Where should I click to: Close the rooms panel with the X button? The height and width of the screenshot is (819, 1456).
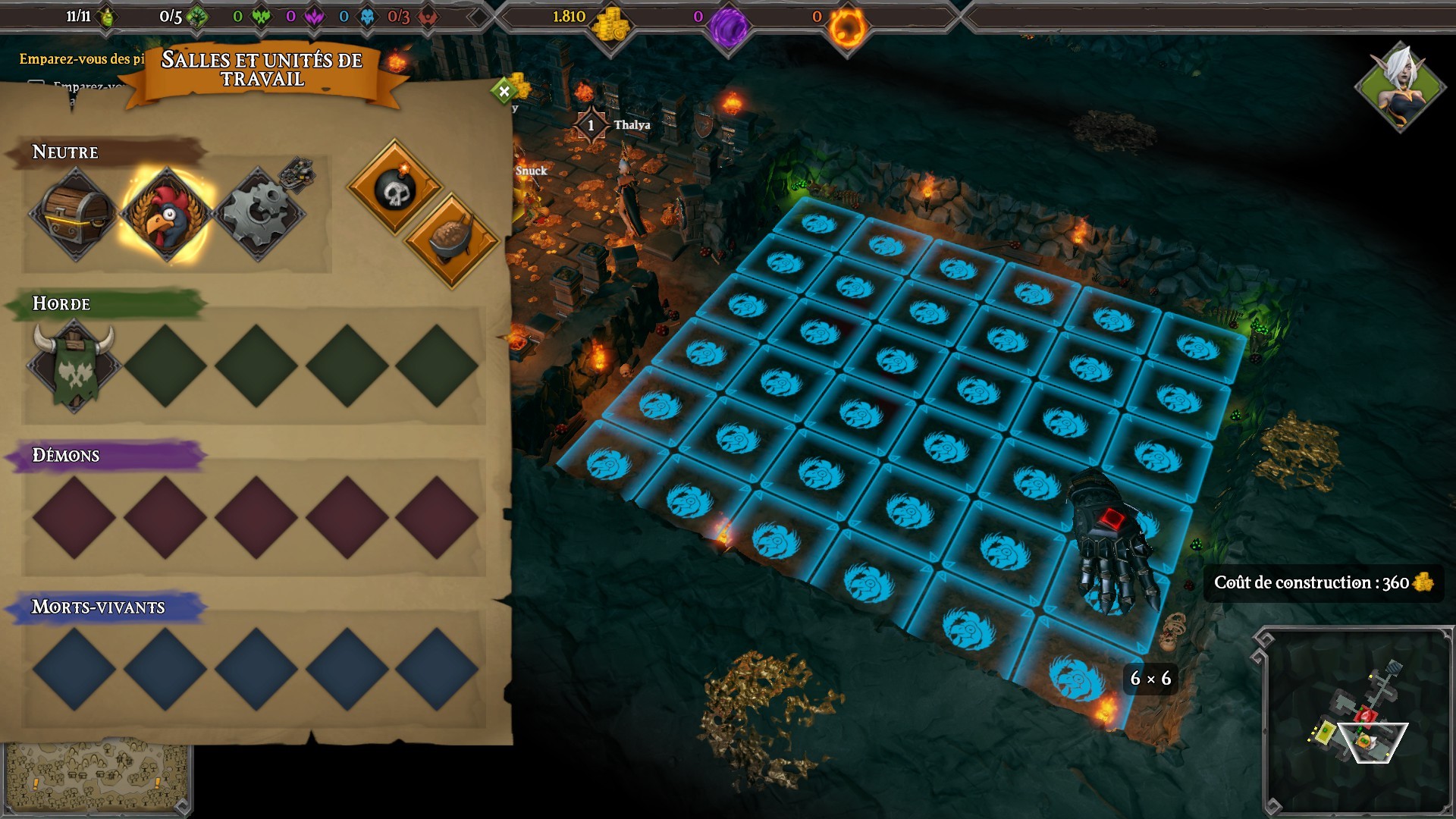coord(502,89)
